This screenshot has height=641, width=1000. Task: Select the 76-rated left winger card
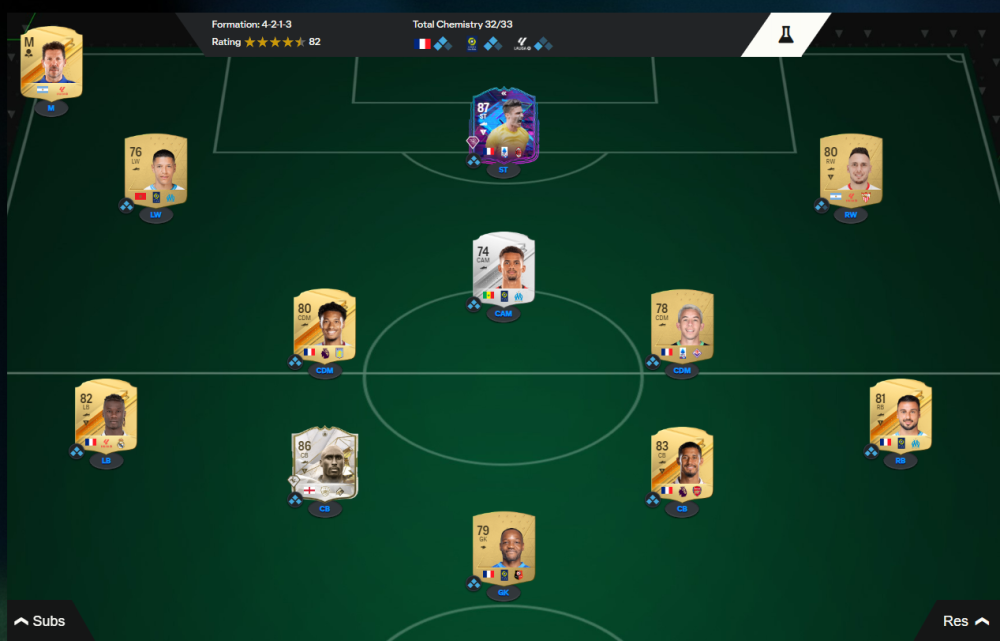click(x=155, y=168)
